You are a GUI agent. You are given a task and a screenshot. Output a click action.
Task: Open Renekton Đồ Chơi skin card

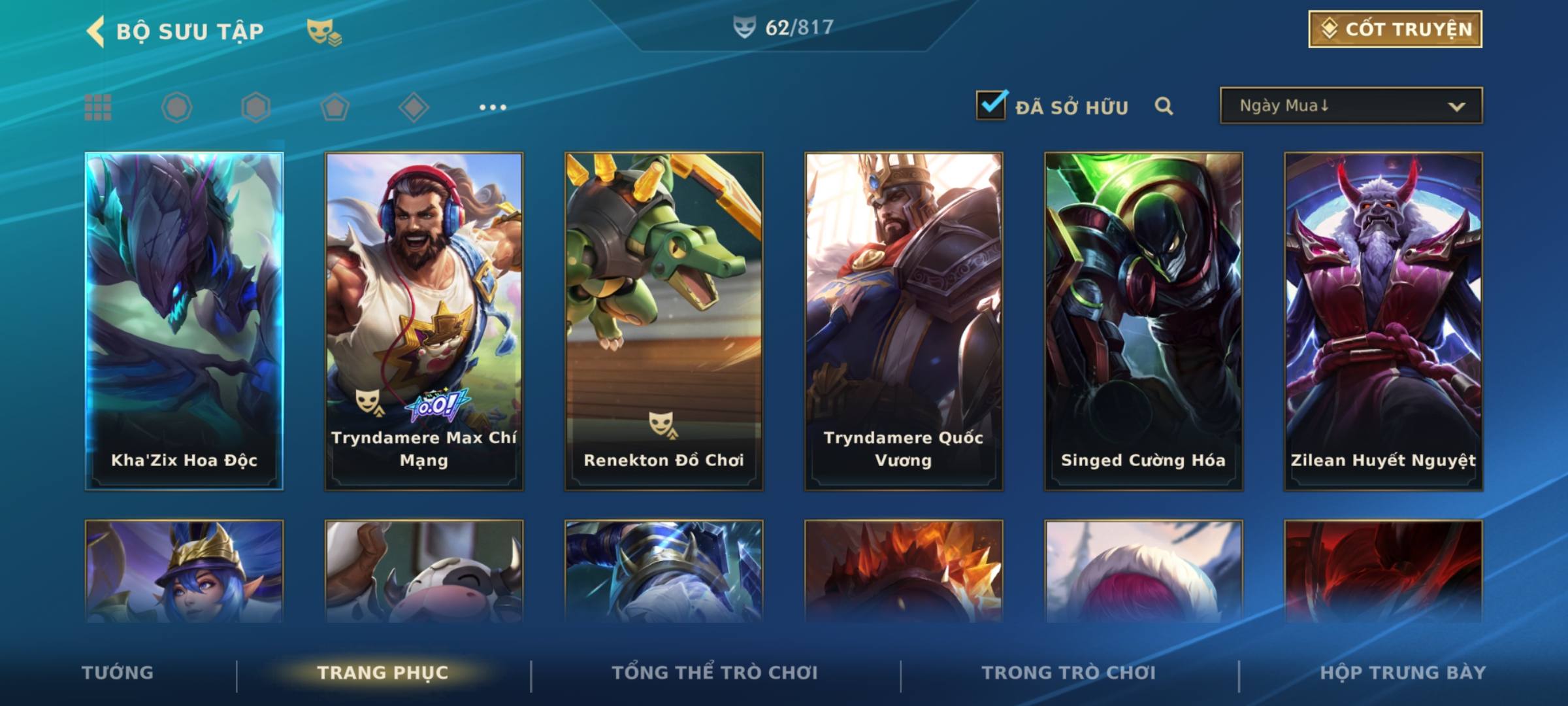coord(664,320)
